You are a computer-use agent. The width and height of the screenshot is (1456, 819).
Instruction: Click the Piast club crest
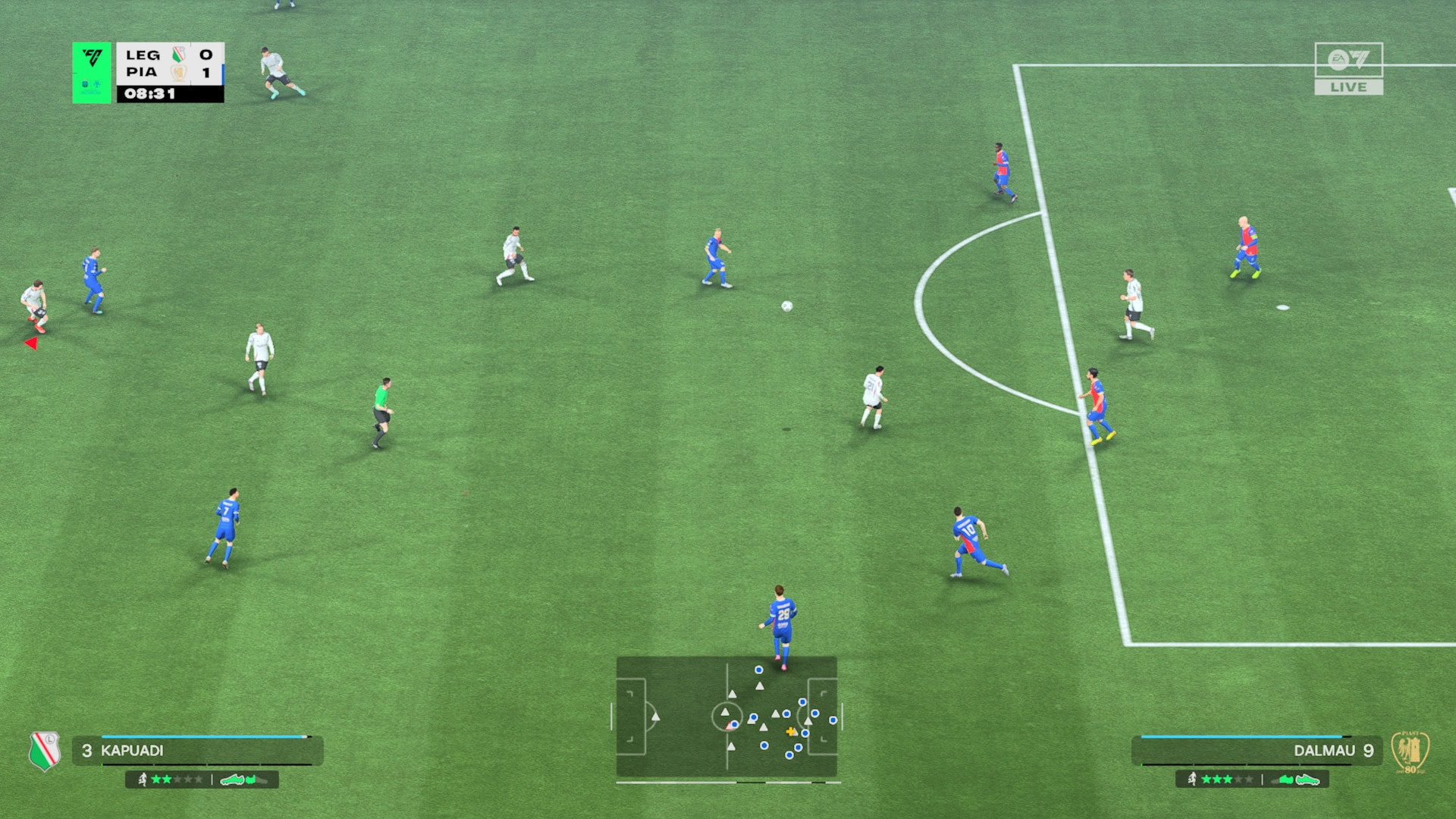coord(1410,752)
